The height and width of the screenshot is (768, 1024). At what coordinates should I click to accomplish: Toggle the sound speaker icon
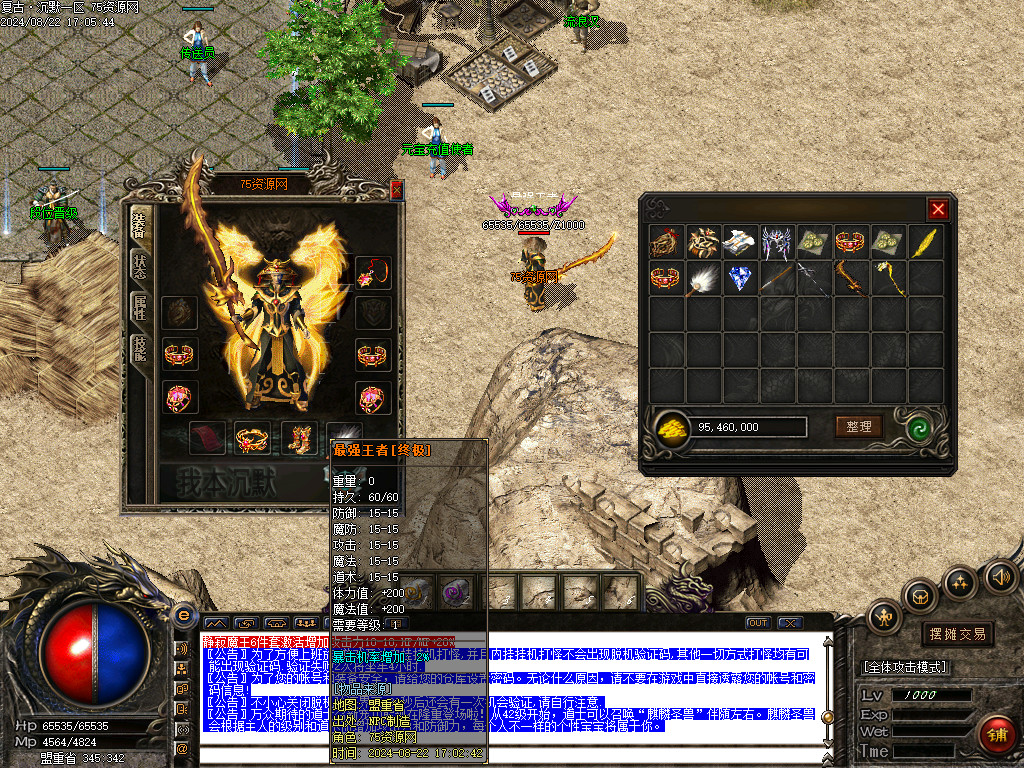(999, 576)
